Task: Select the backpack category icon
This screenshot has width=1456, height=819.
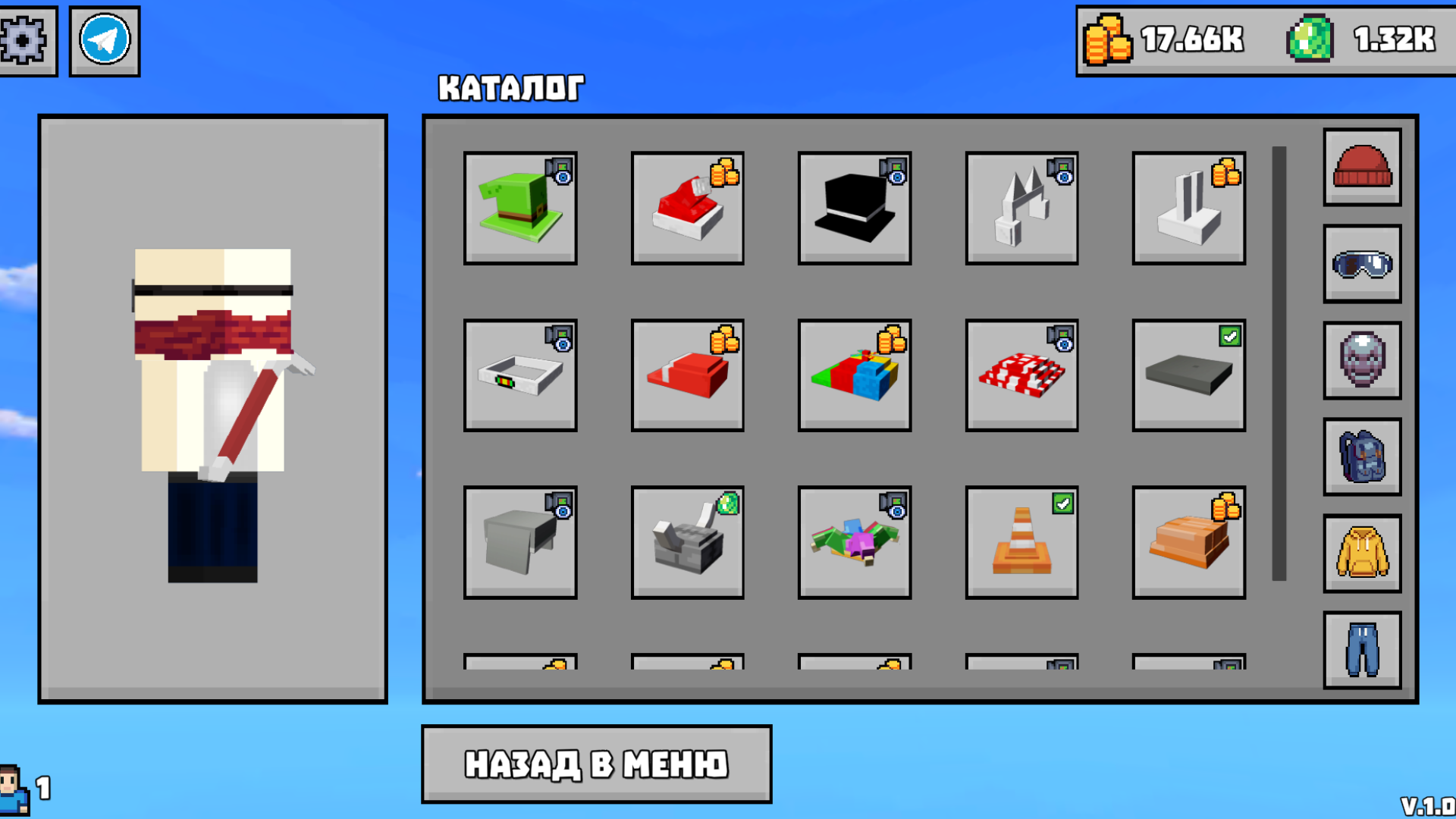Action: (1361, 457)
